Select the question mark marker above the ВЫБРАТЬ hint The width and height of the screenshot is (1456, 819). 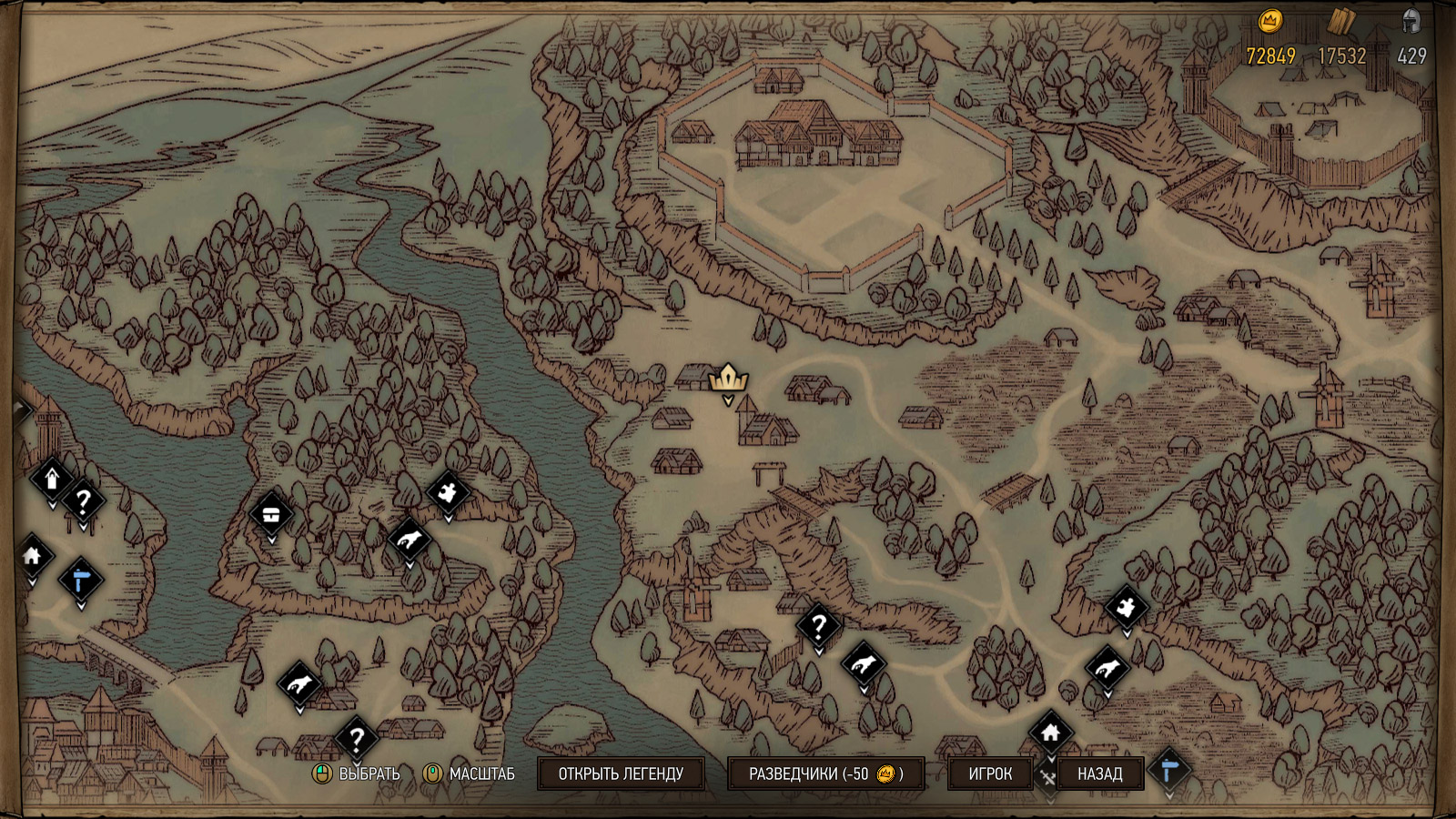tap(357, 738)
